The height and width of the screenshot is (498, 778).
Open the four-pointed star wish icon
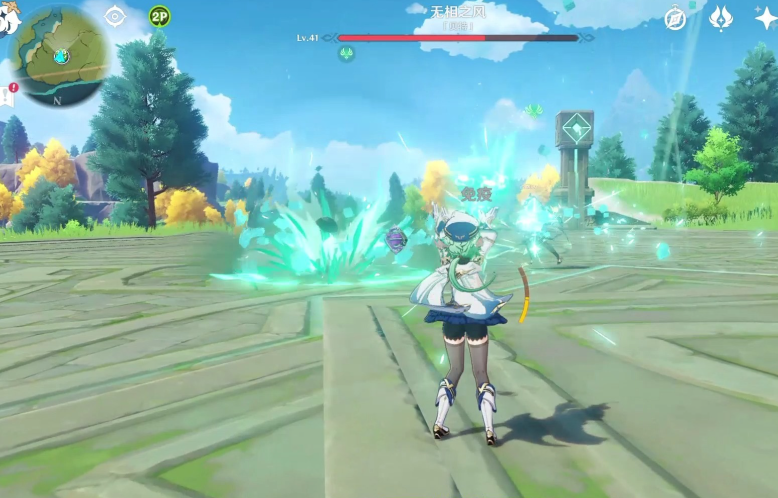pyautogui.click(x=765, y=18)
